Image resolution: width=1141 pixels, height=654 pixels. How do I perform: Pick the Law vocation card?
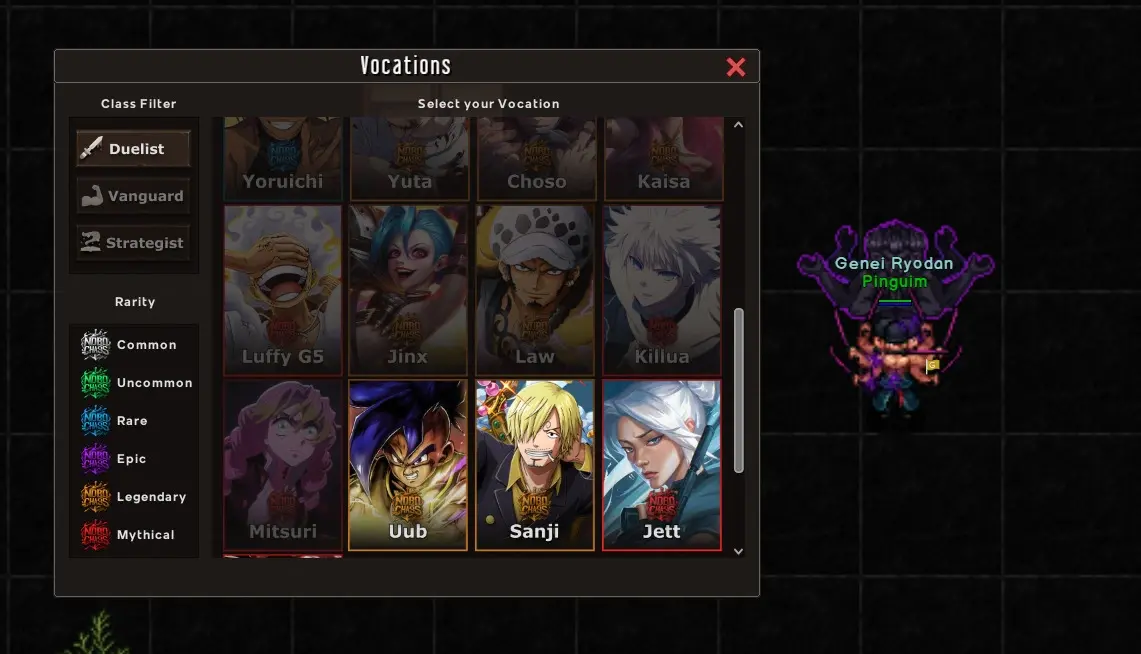tap(535, 290)
